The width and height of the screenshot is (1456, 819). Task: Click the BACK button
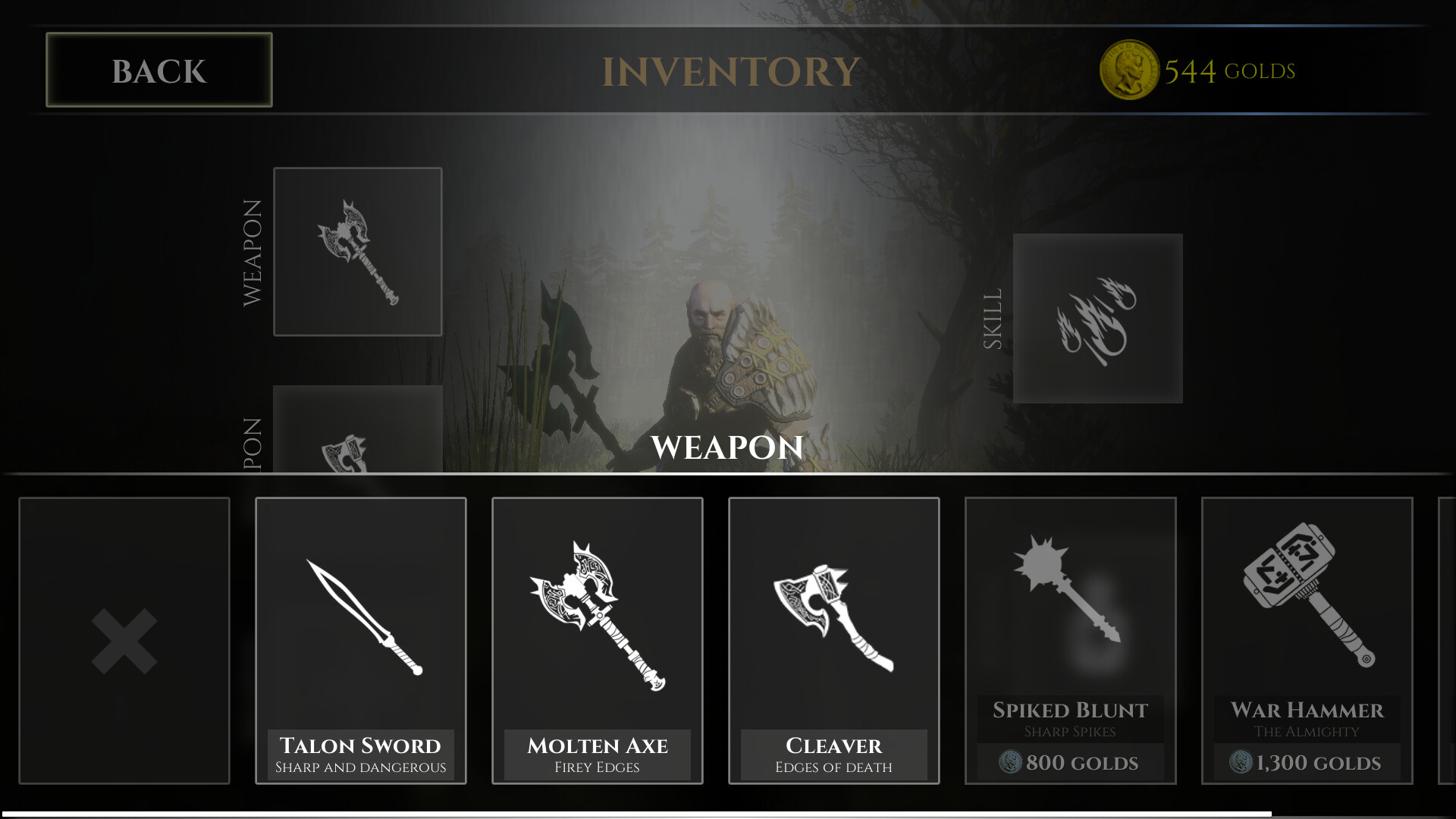[x=158, y=71]
